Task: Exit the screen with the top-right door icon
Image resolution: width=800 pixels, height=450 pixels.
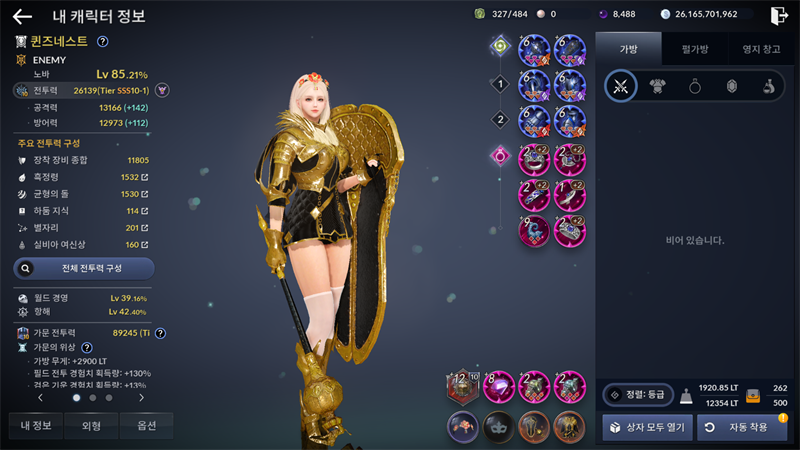Action: (x=779, y=15)
